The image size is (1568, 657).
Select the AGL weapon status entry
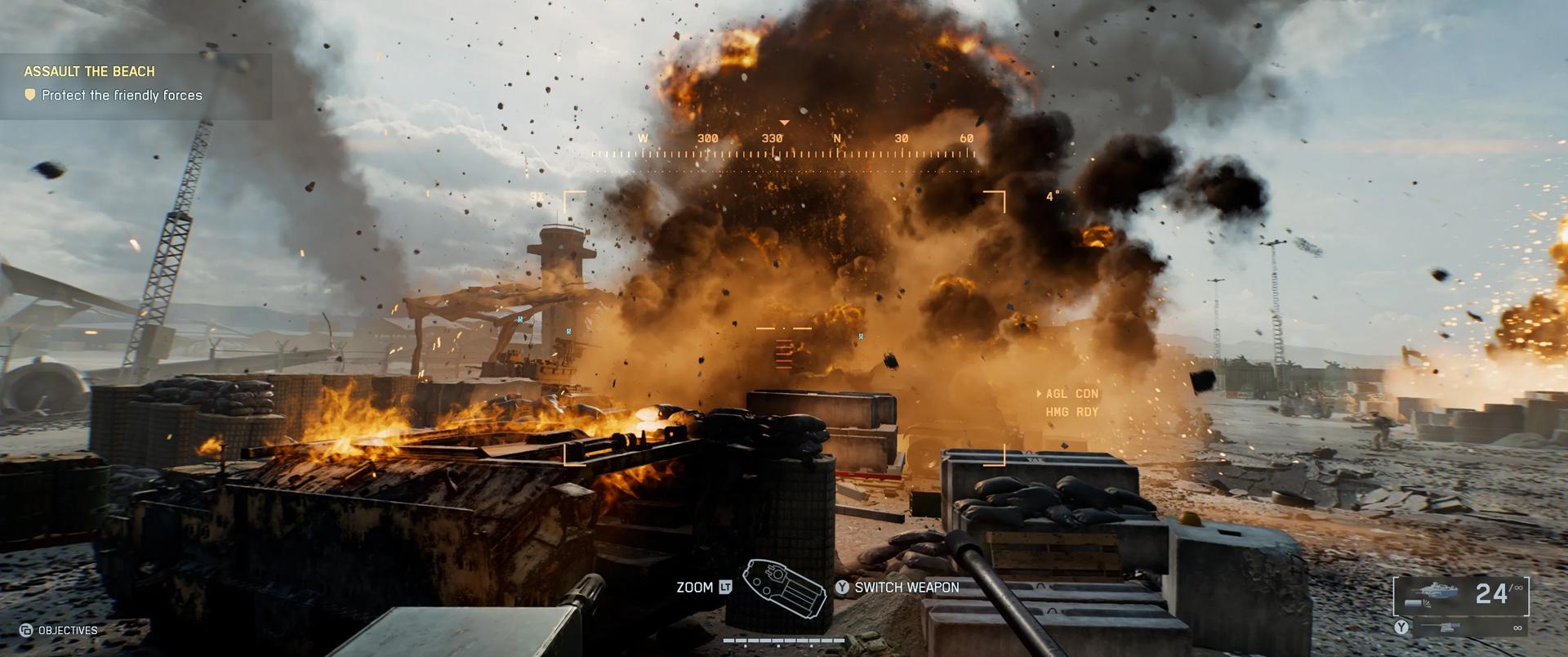tap(1071, 394)
